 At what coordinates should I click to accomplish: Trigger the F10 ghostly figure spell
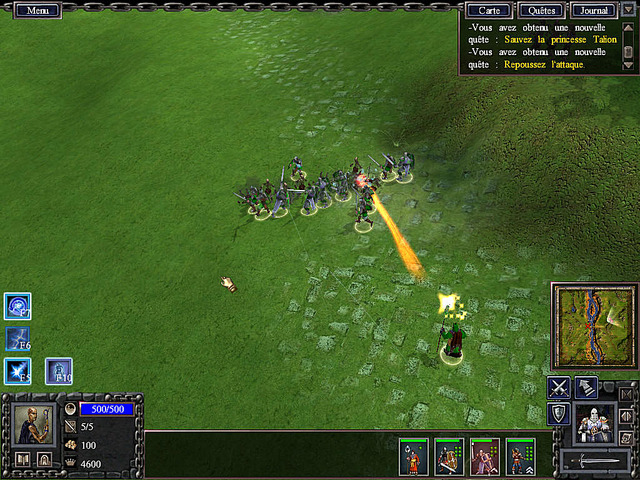click(58, 371)
